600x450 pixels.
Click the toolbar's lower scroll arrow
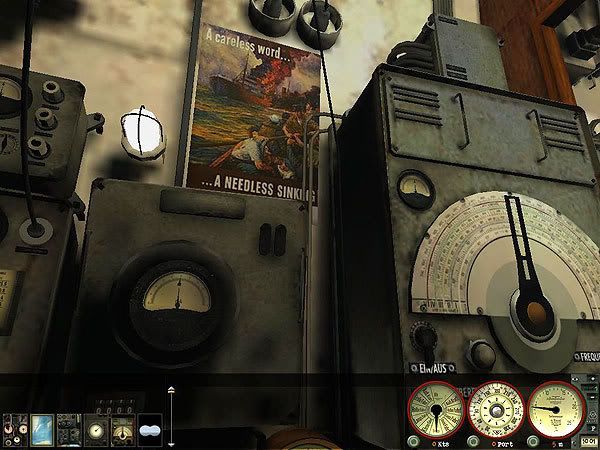[171, 444]
